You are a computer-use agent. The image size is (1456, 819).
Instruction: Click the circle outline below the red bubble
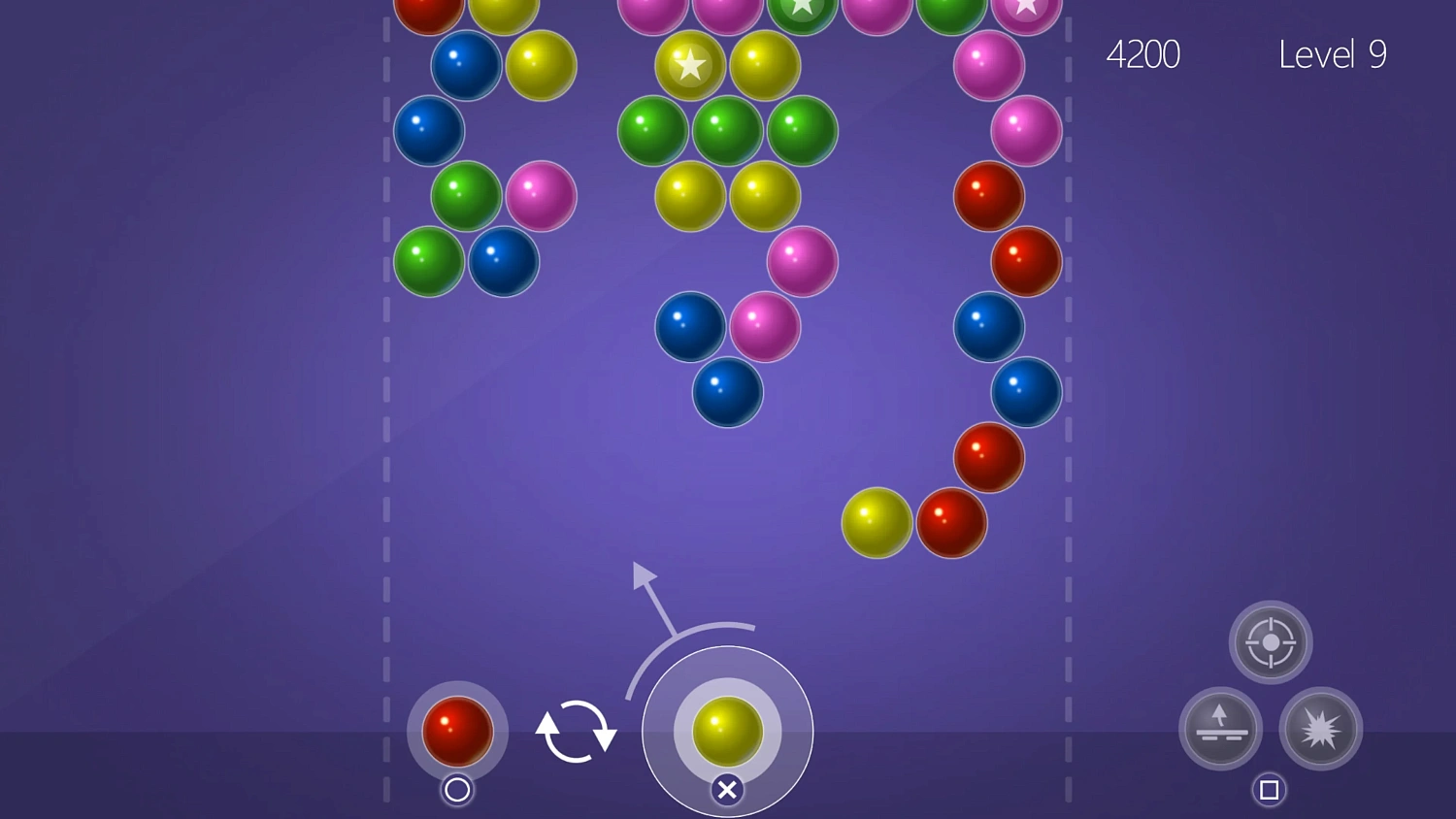tap(457, 791)
